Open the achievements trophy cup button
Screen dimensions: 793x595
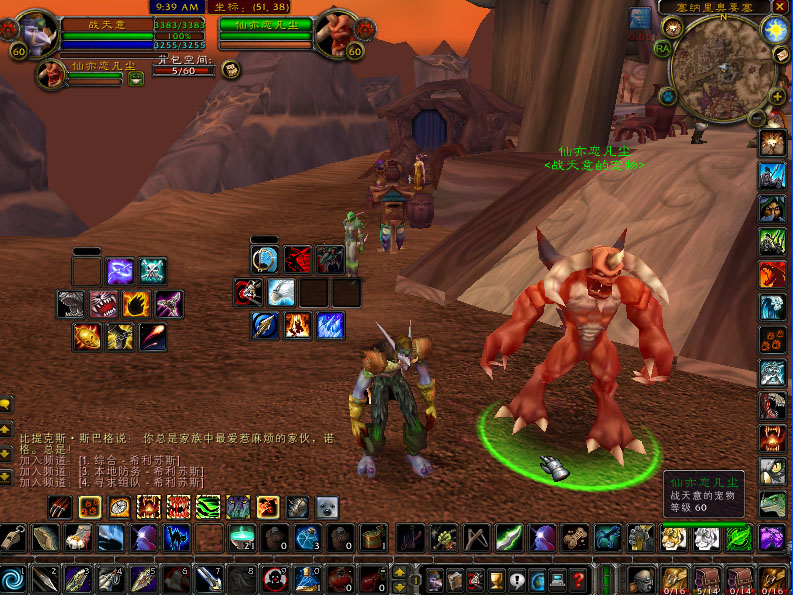[496, 579]
